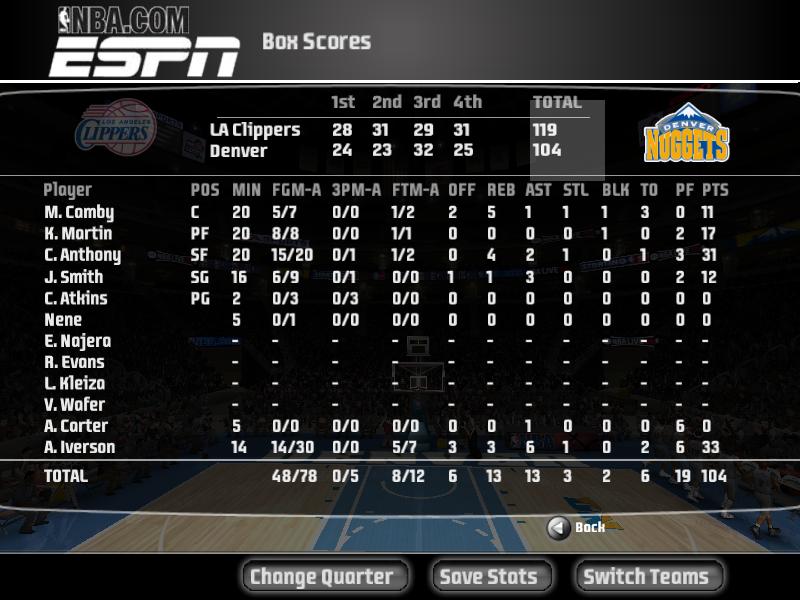Highlight A. Carter's stat line
The image size is (800, 600).
coord(76,426)
